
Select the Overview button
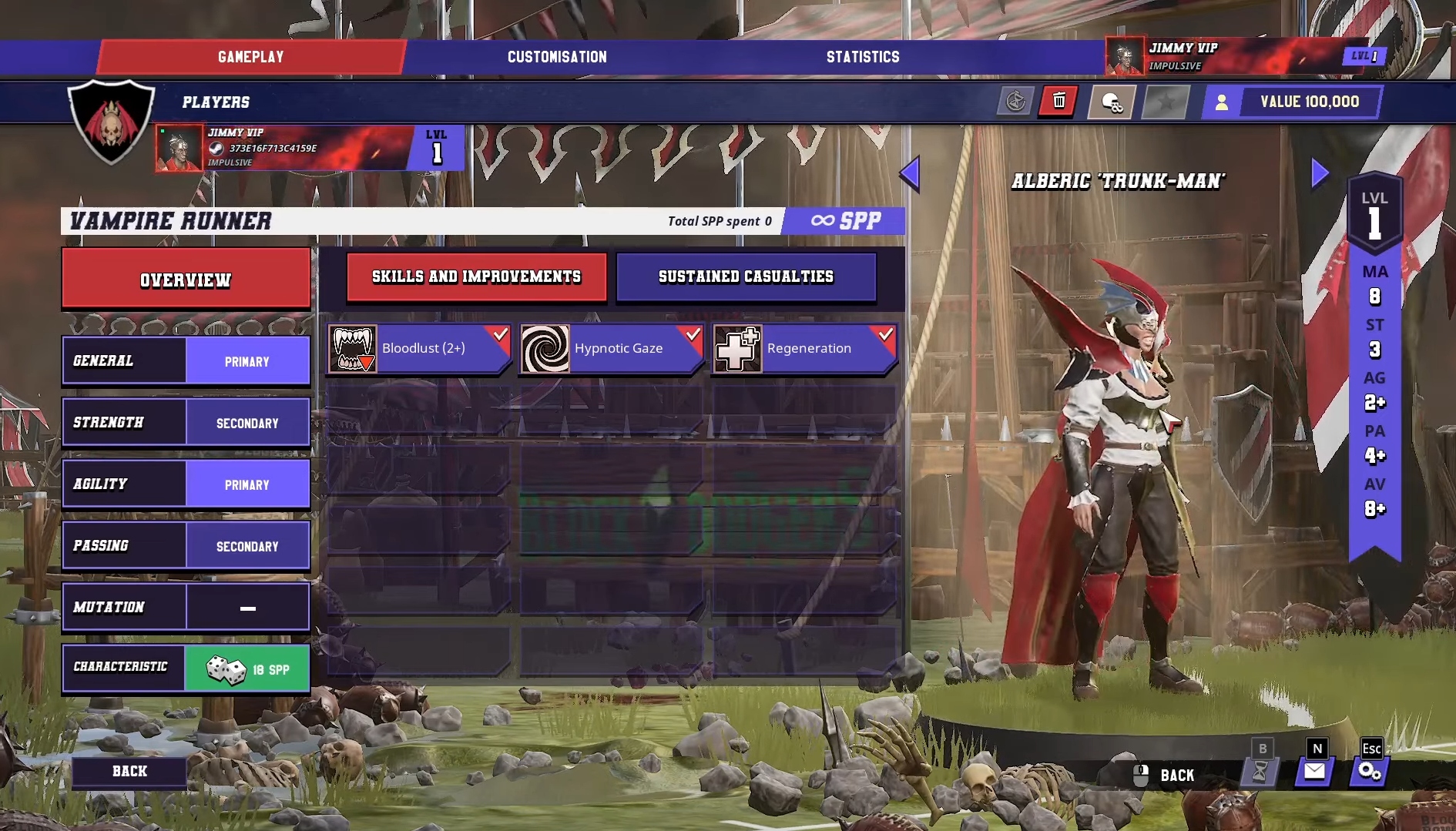click(186, 280)
